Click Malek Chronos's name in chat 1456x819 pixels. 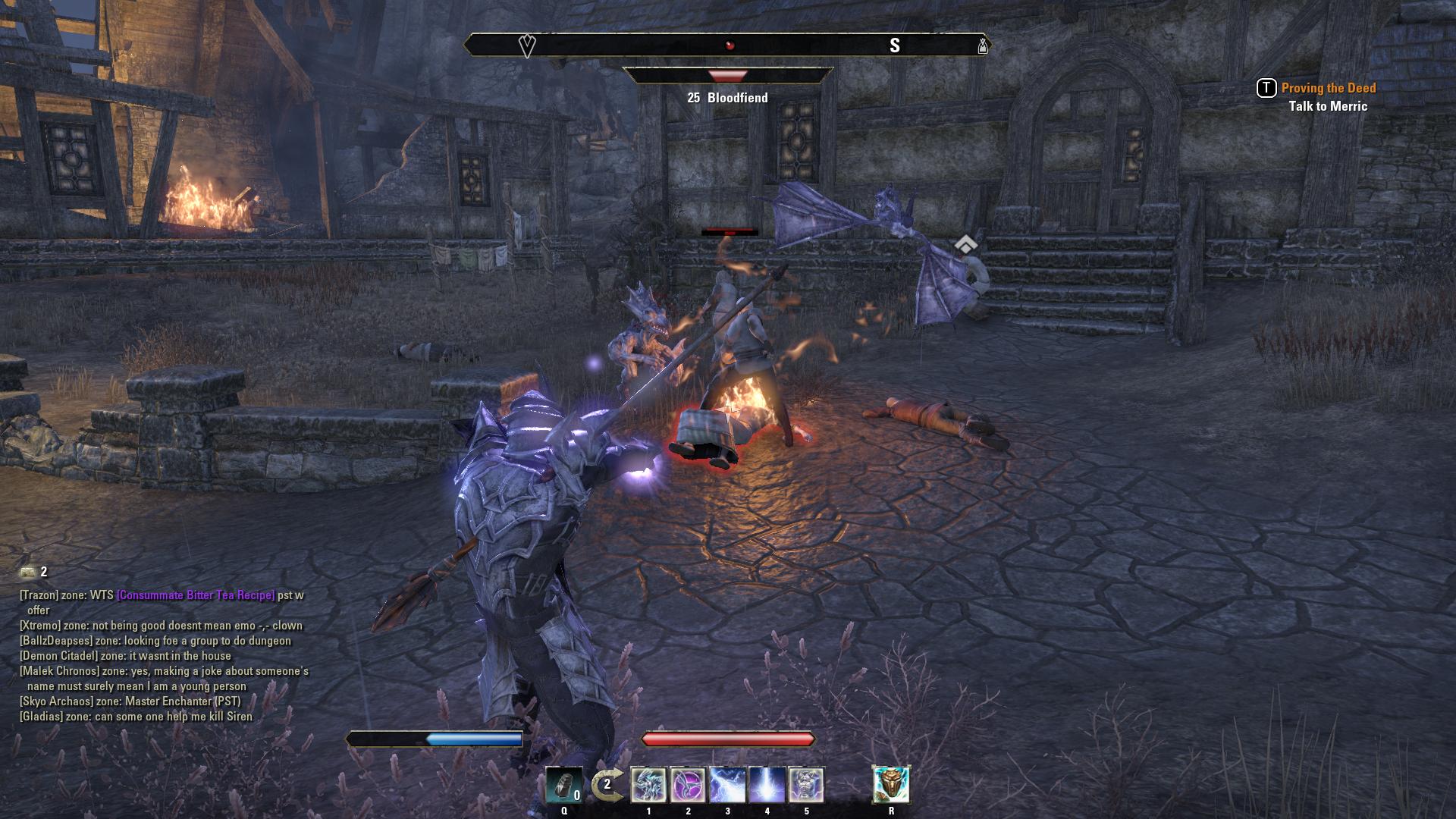click(59, 671)
